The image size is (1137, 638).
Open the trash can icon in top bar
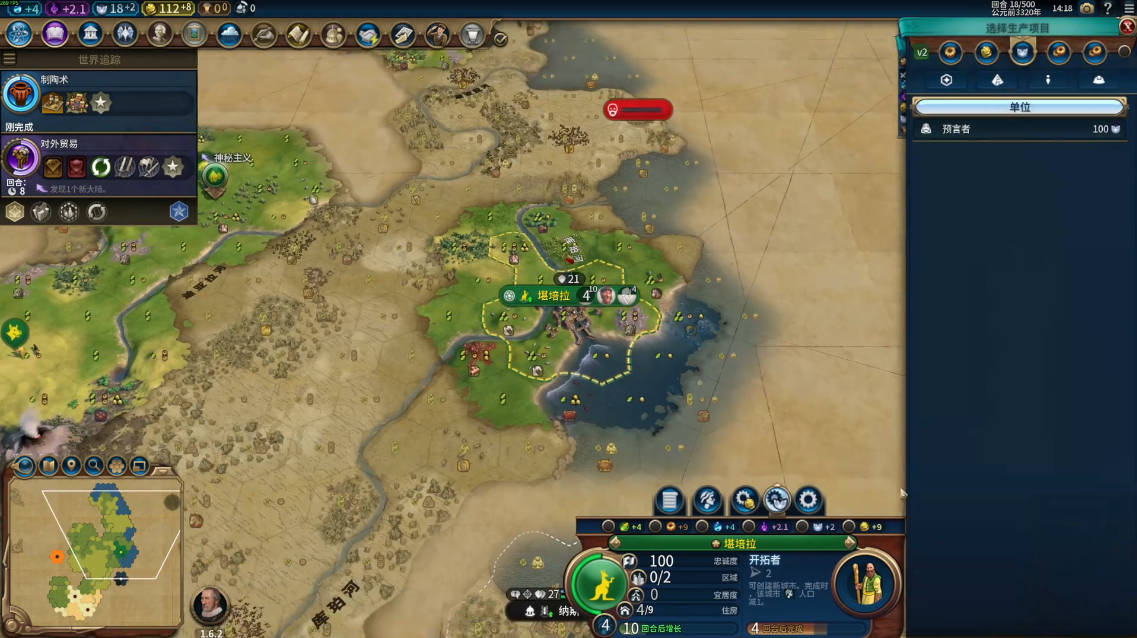pyautogui.click(x=472, y=36)
